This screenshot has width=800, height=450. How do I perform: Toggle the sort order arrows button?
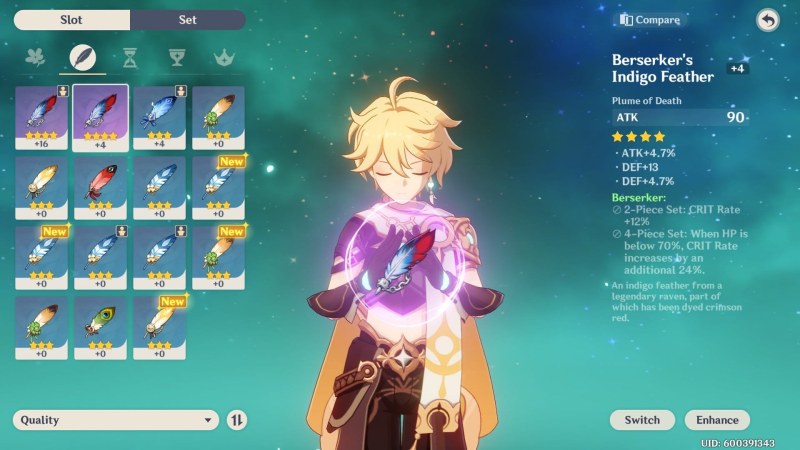pos(237,420)
